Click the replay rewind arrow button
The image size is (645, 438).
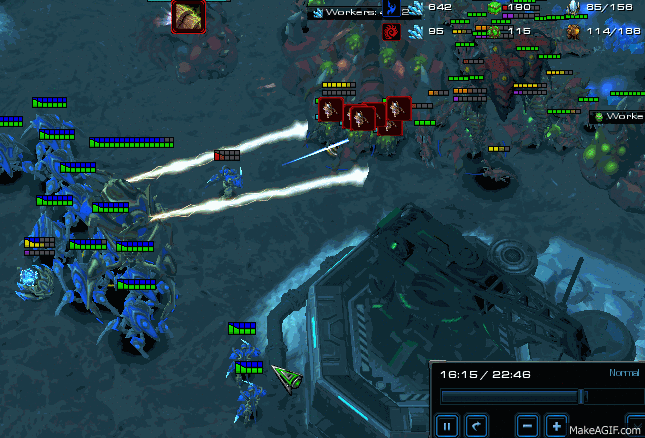[478, 425]
